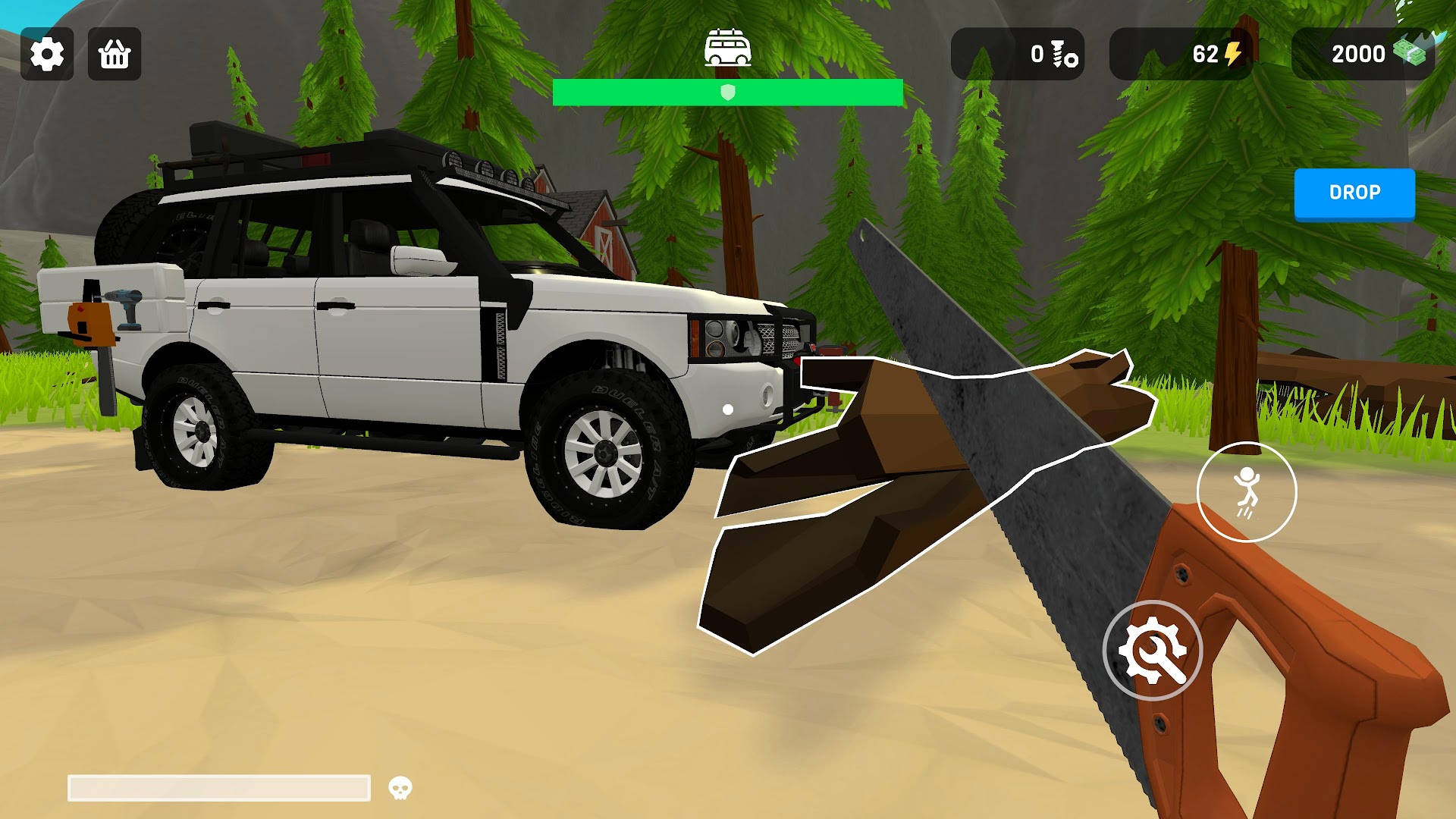
Task: Open the screws and bolts parts counter
Action: click(1017, 54)
